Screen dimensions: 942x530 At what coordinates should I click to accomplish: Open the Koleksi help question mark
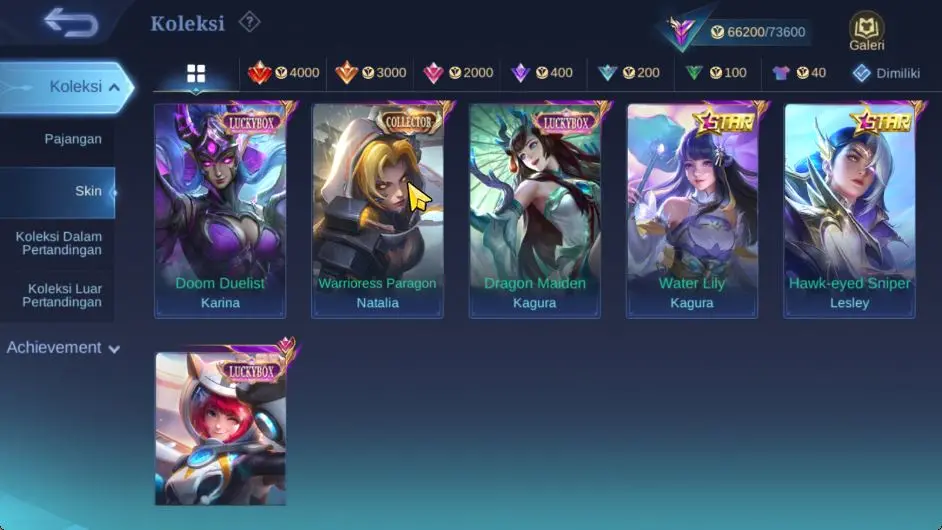(x=250, y=22)
